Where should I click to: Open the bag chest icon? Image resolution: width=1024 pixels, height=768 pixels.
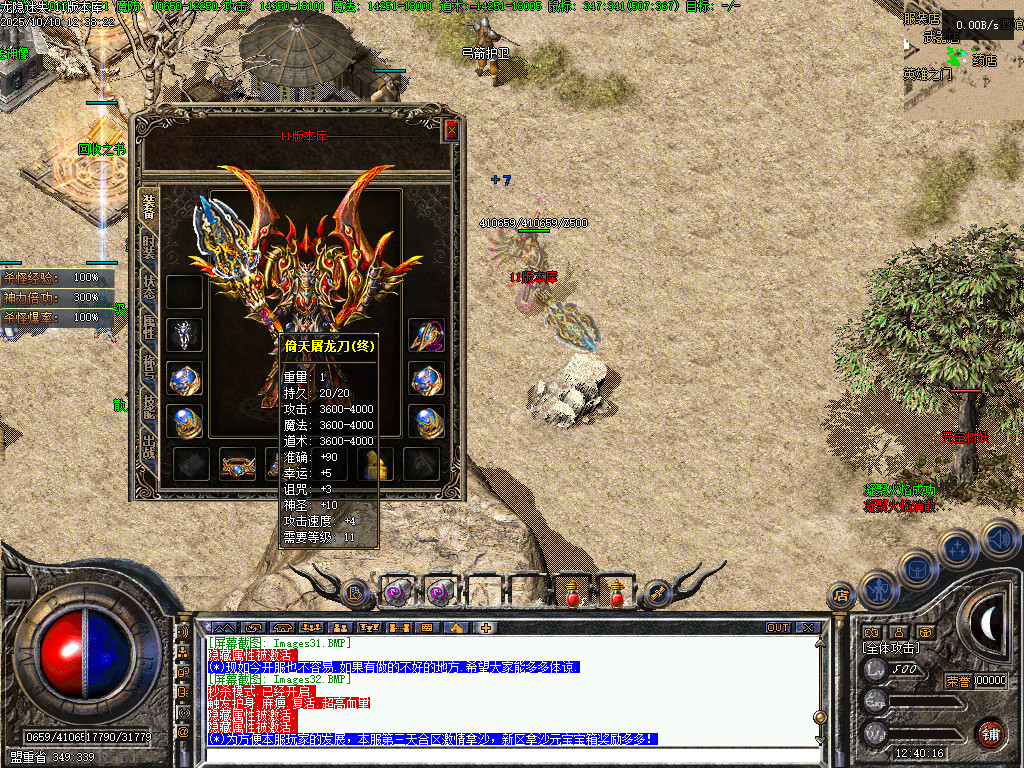pos(916,568)
